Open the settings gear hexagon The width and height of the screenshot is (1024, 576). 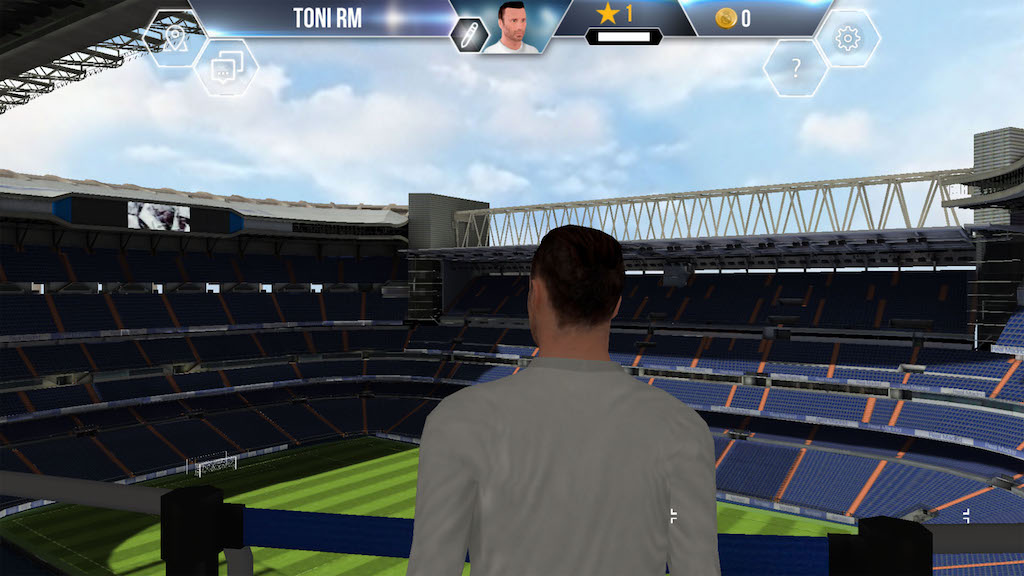(x=848, y=39)
